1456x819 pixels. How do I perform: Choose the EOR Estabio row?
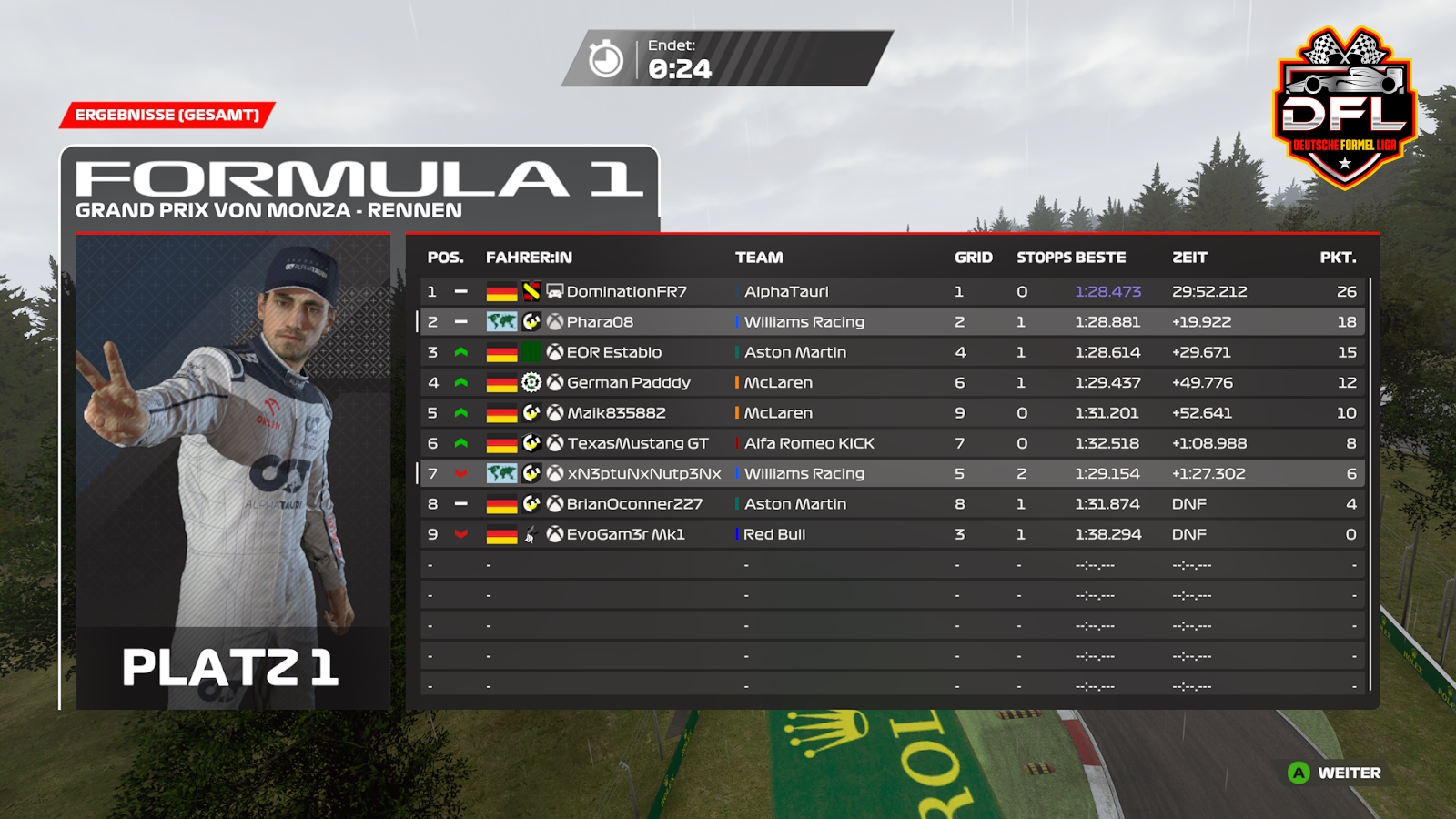(x=614, y=352)
